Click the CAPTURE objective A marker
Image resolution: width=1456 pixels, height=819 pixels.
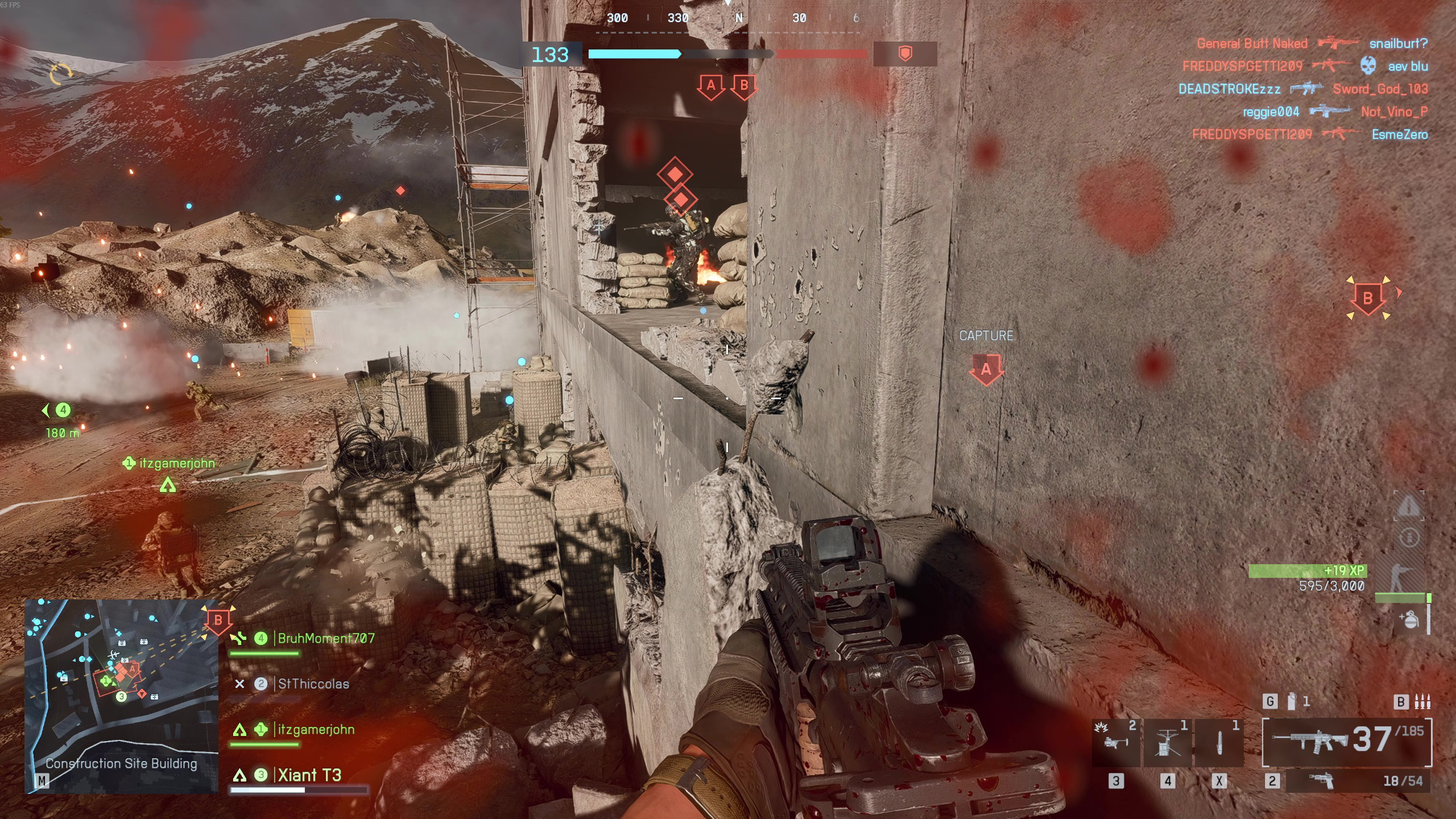point(986,369)
